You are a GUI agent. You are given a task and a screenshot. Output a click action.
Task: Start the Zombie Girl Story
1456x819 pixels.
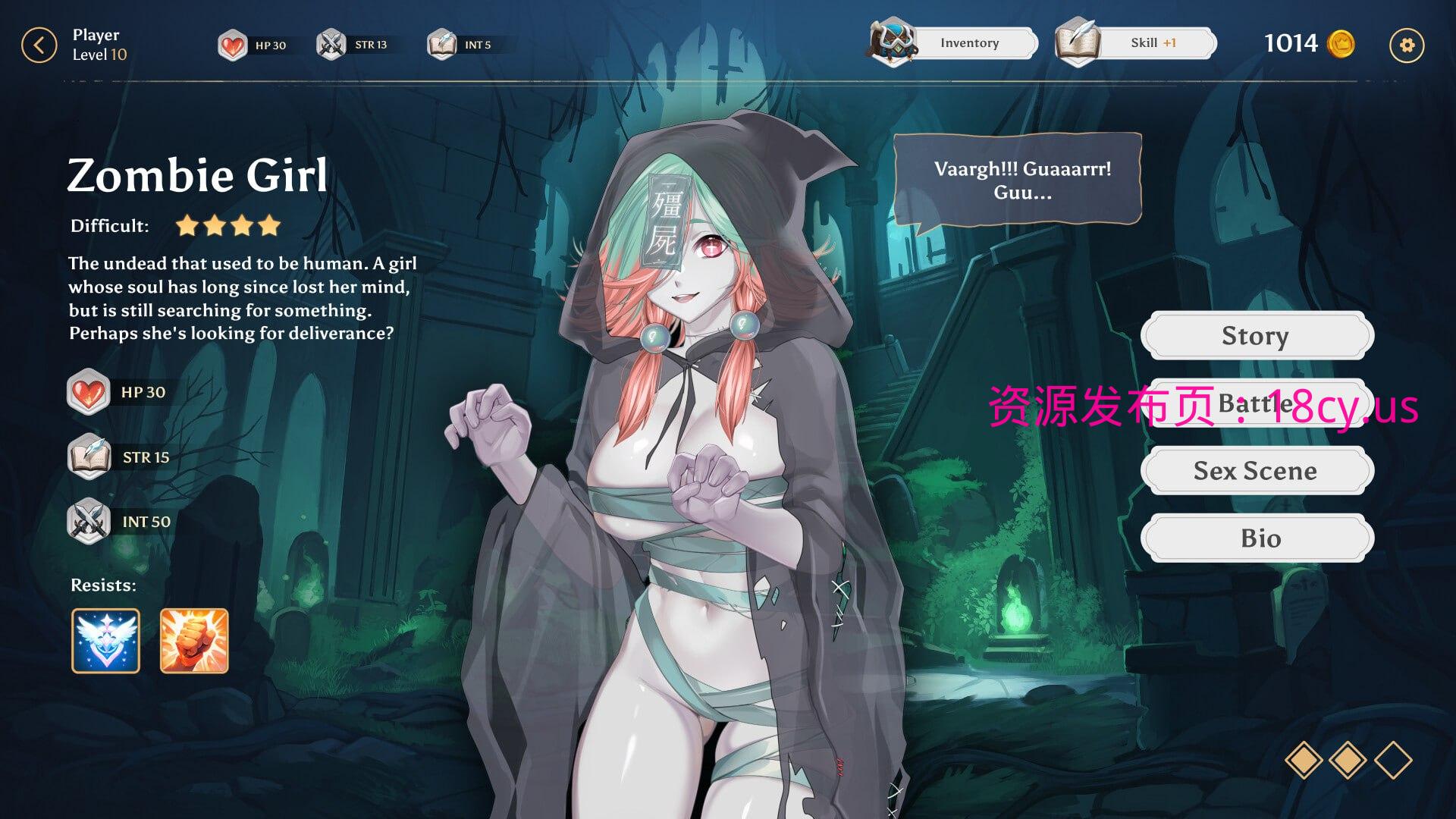click(1257, 335)
